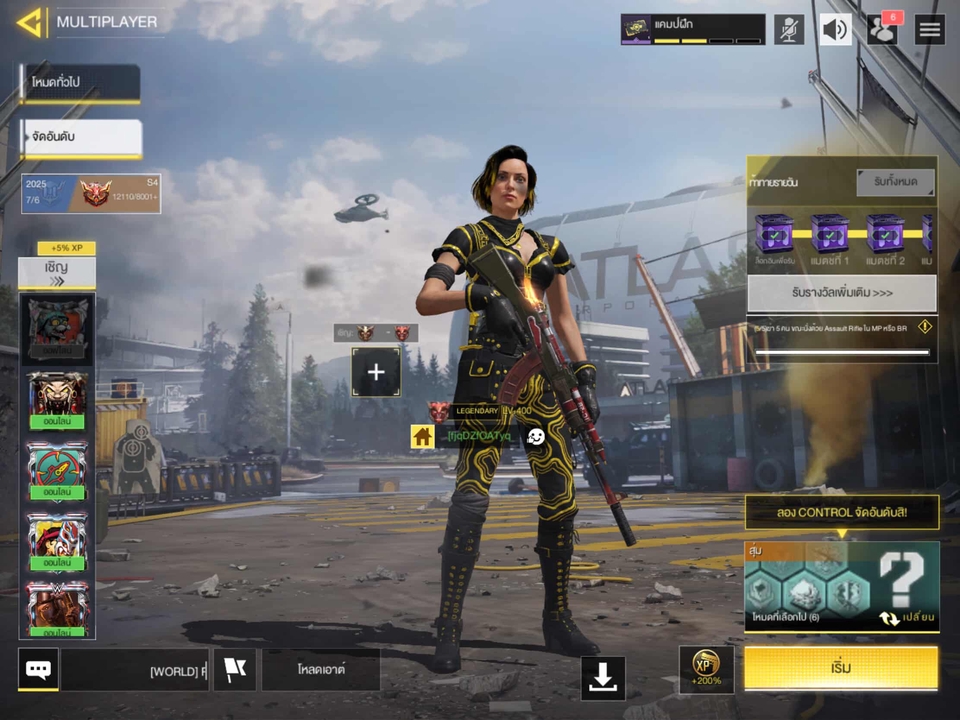Select the โหมดทั่วไป mode tab
Viewport: 960px width, 720px height.
80,84
